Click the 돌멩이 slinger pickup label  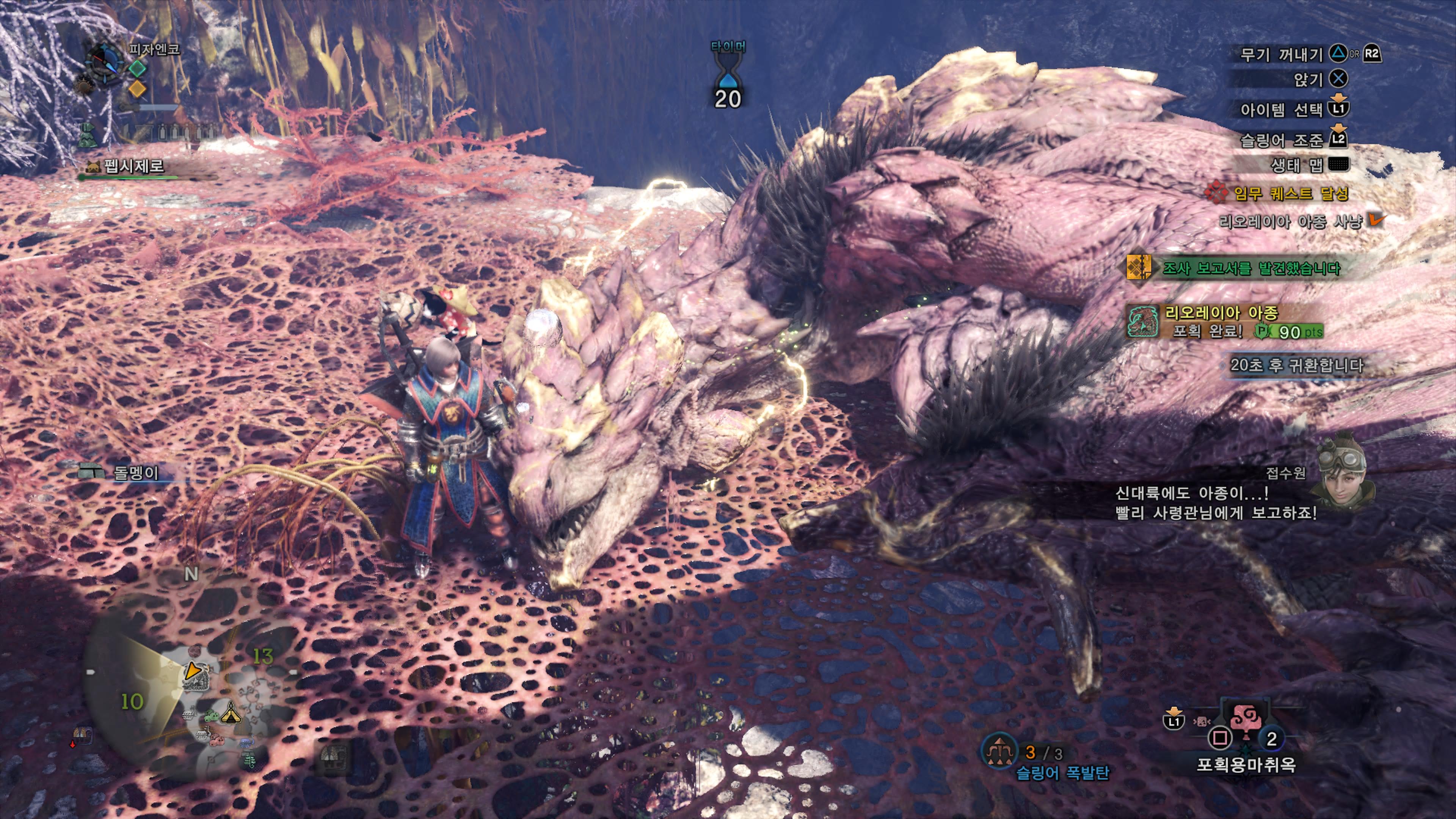(x=136, y=472)
